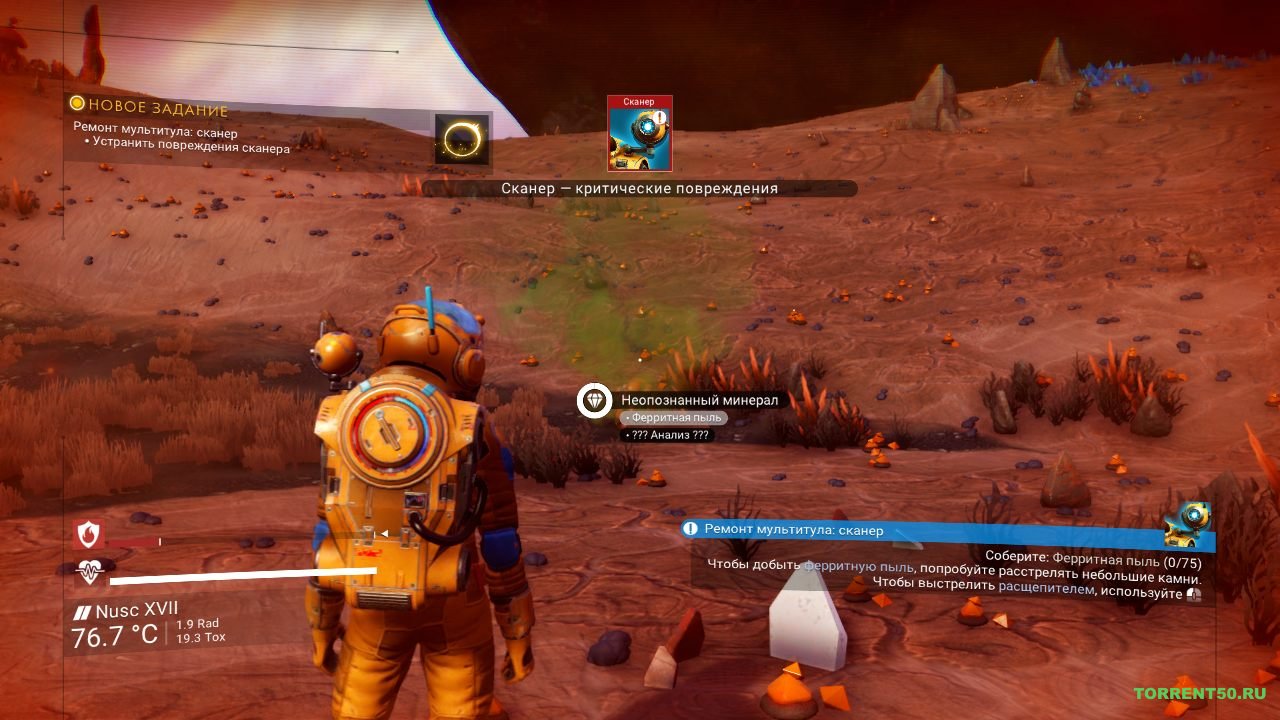Click the life support heartbeat icon

pos(89,573)
